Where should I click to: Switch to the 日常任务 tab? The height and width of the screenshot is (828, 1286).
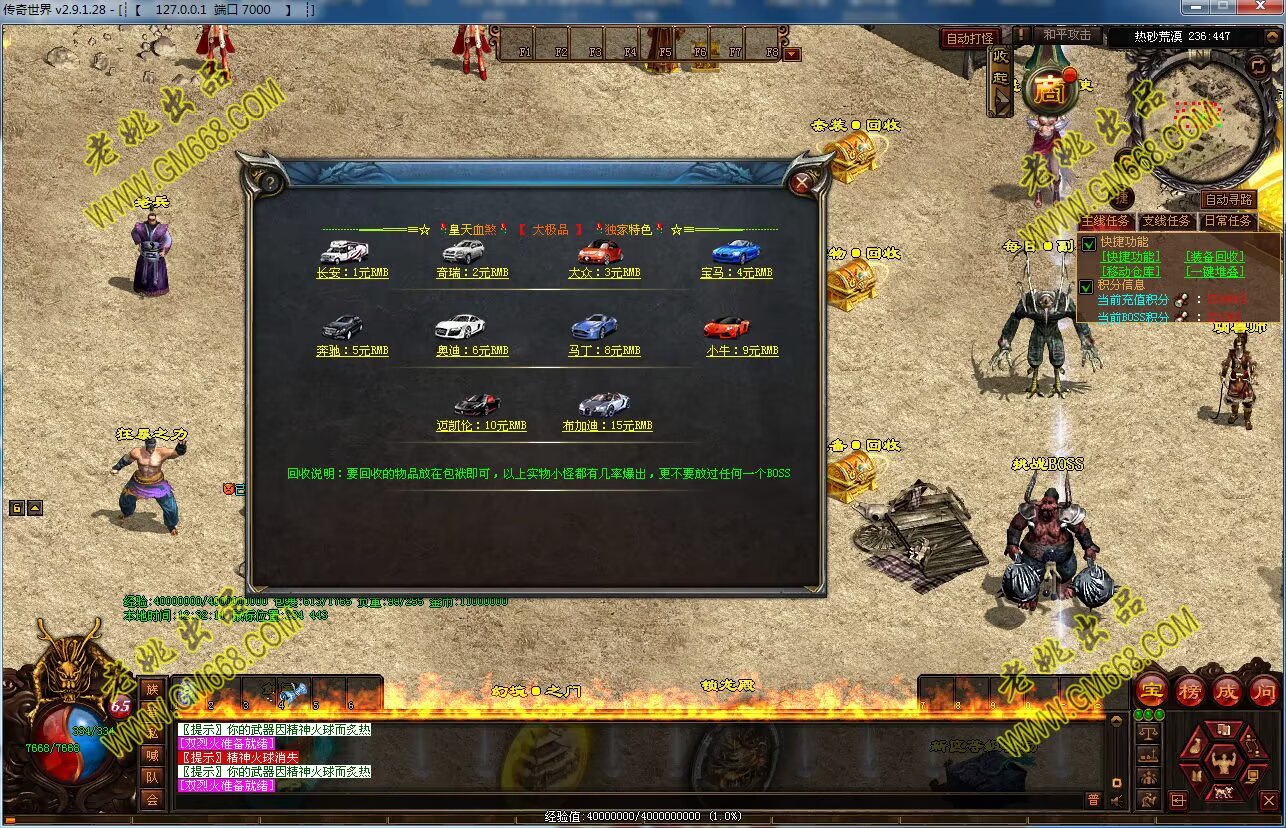1227,221
